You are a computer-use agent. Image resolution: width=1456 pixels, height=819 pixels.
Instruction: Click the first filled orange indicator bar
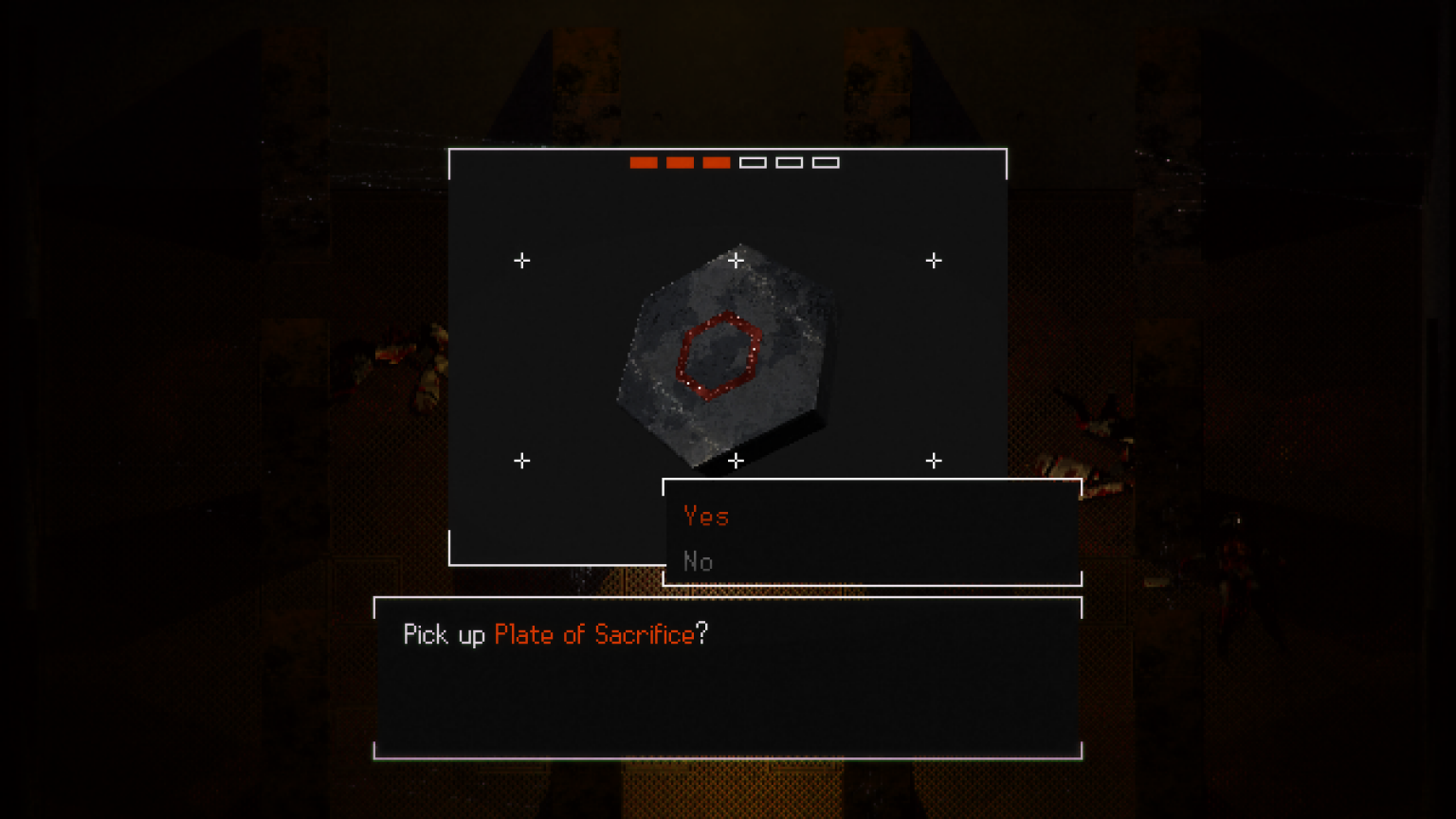[x=645, y=162]
